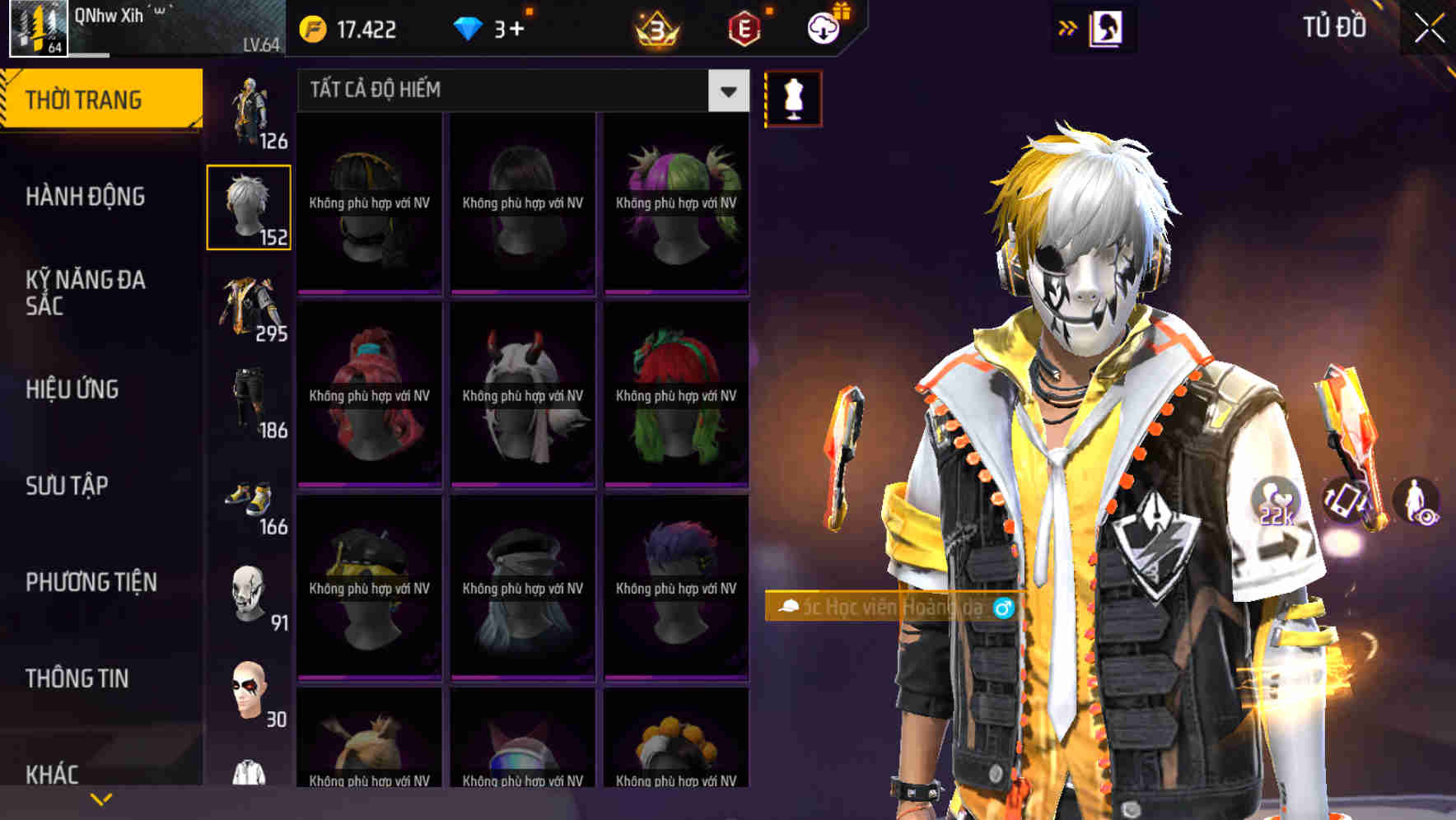1456x820 pixels.
Task: Click the double-arrow expander near top right
Action: [1066, 27]
